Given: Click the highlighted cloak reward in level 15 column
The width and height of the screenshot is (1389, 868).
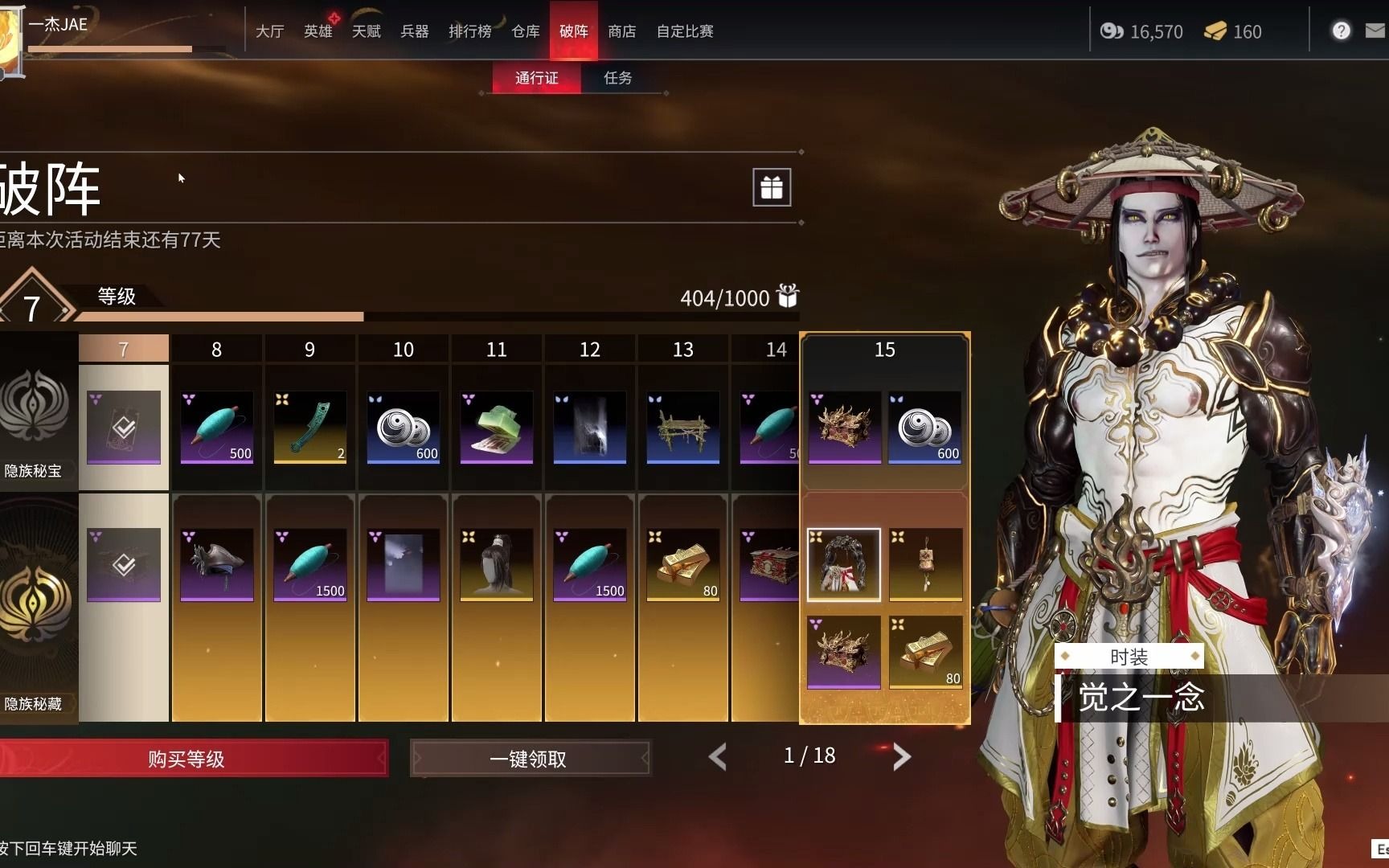Looking at the screenshot, I should [x=844, y=563].
